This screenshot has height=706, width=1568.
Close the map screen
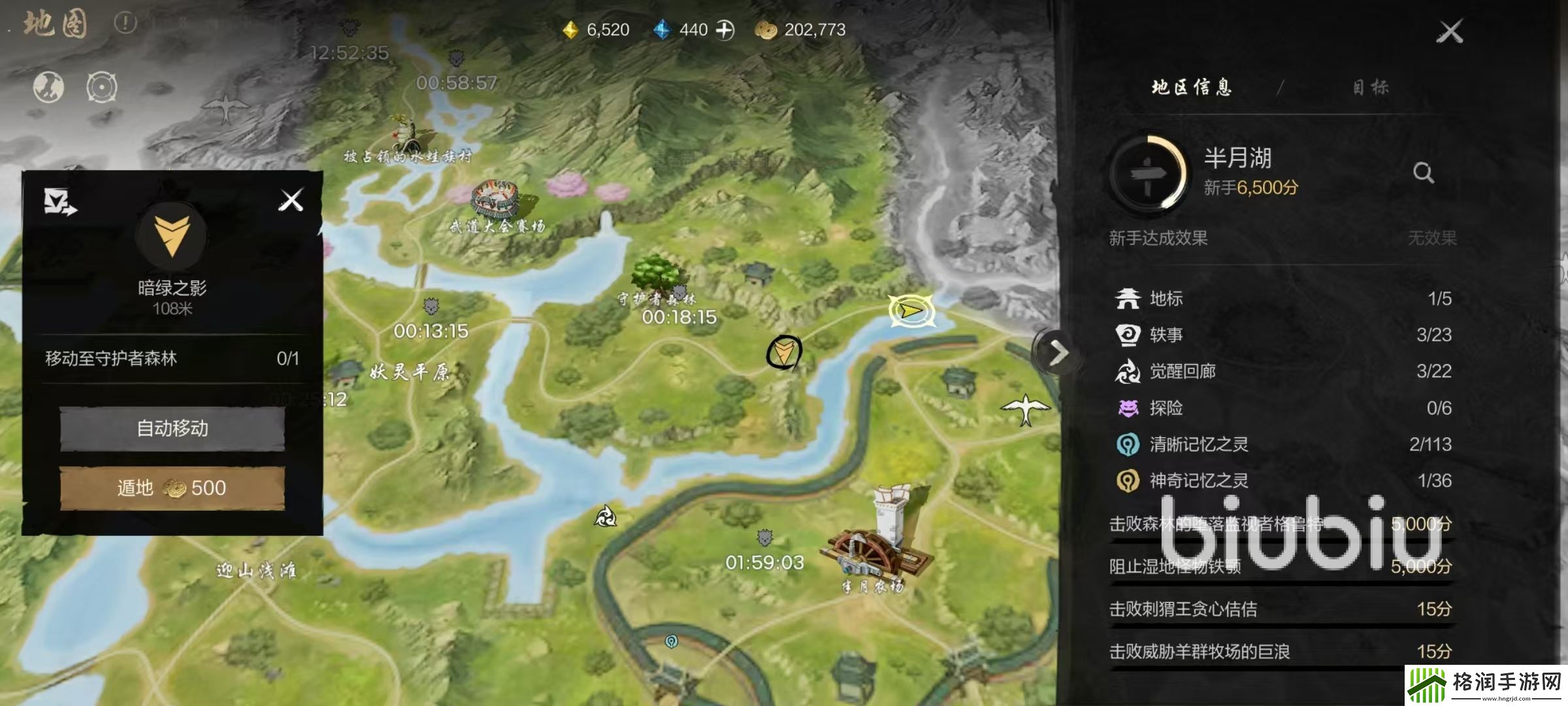[1449, 31]
